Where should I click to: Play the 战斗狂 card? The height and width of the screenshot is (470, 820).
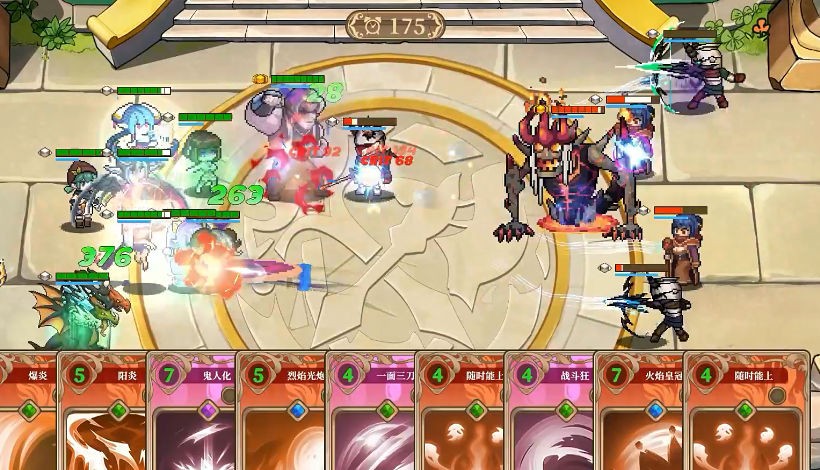pos(549,412)
